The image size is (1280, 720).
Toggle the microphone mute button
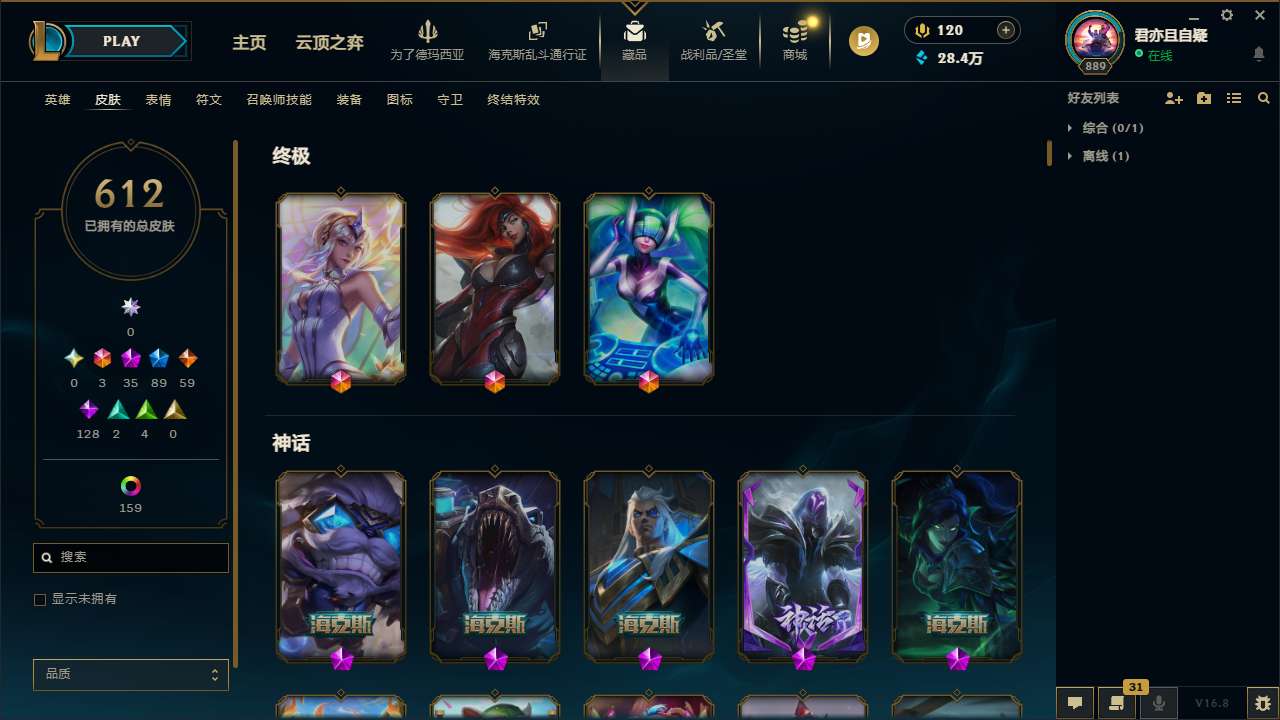(1157, 702)
